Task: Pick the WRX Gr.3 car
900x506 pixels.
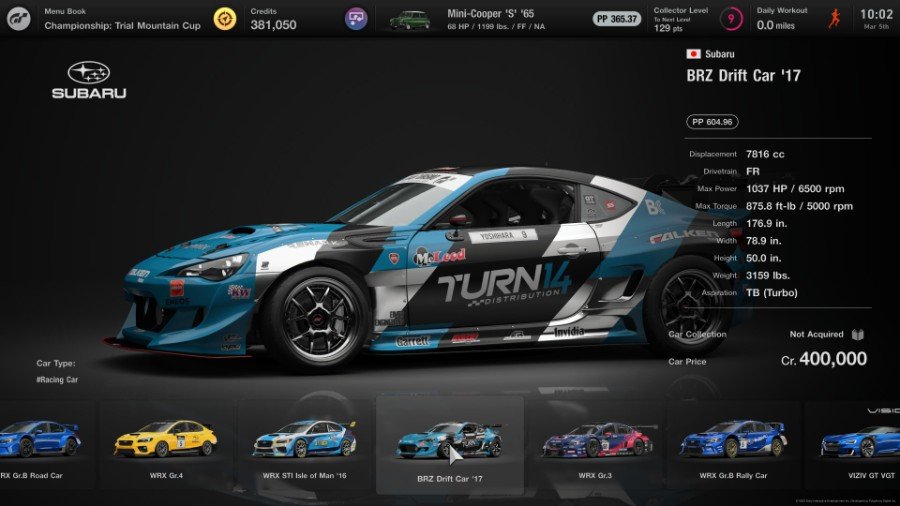Action: [x=593, y=441]
